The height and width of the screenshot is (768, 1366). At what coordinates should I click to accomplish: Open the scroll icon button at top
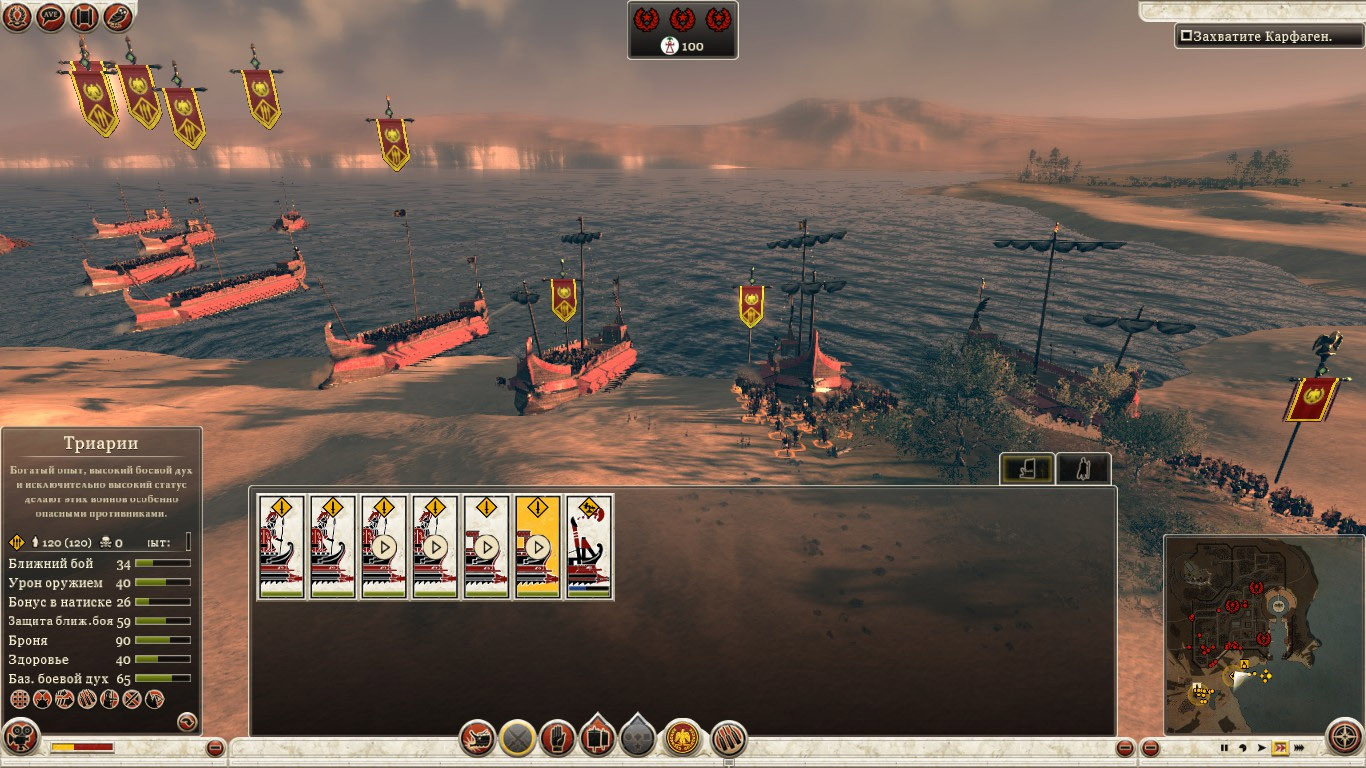pyautogui.click(x=84, y=17)
